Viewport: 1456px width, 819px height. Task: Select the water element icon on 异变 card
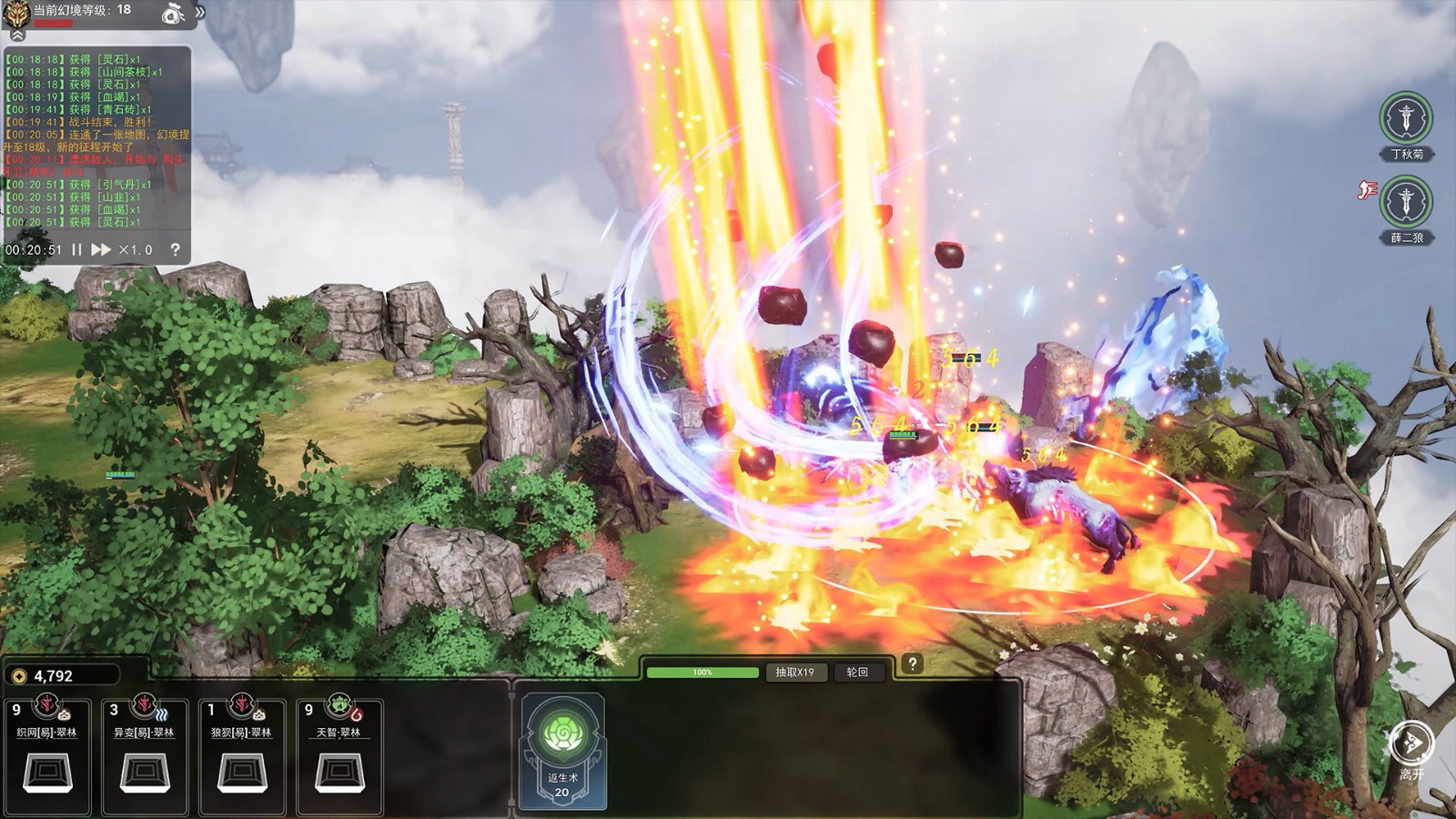163,713
